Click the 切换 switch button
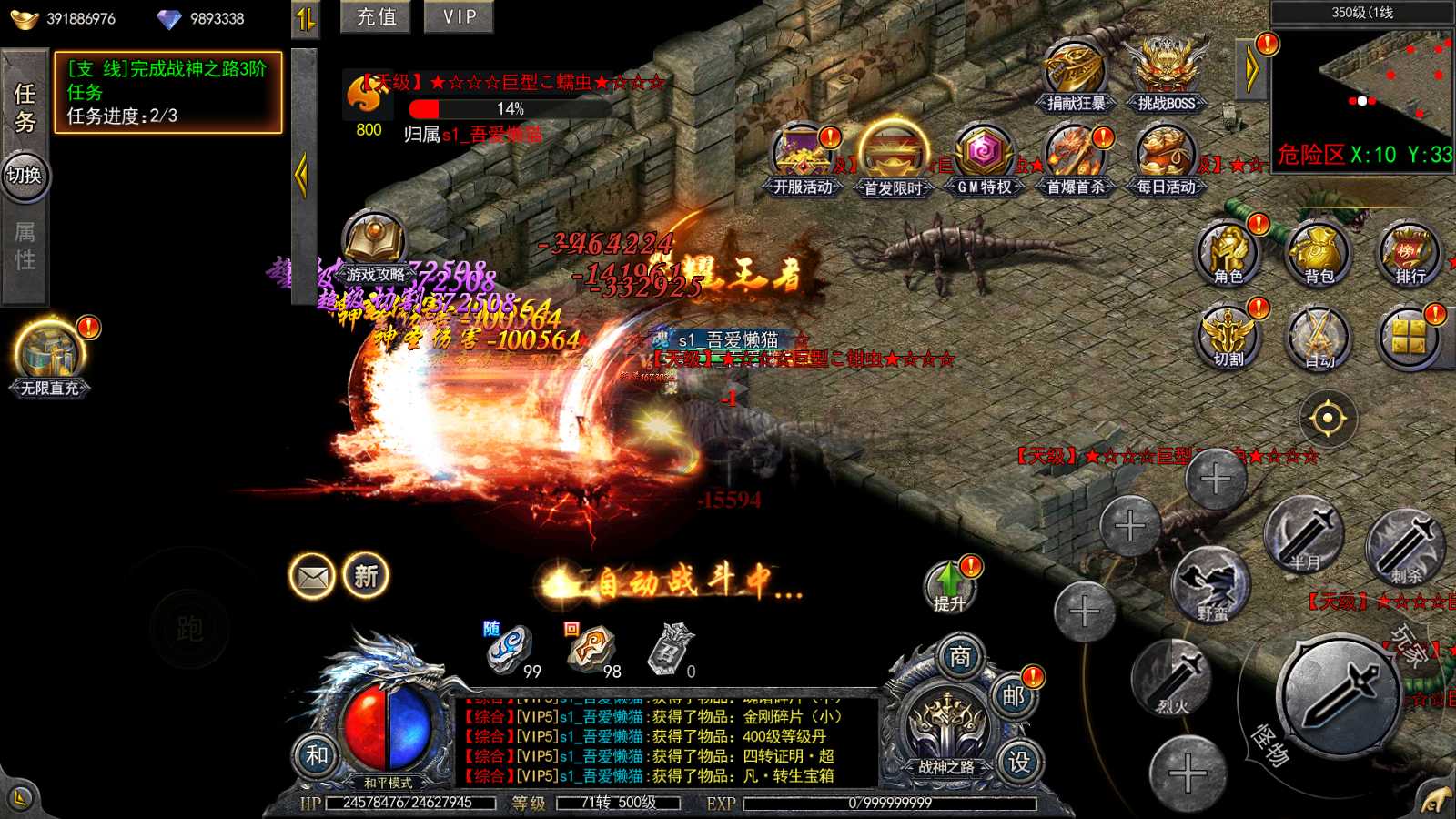 pos(25,175)
